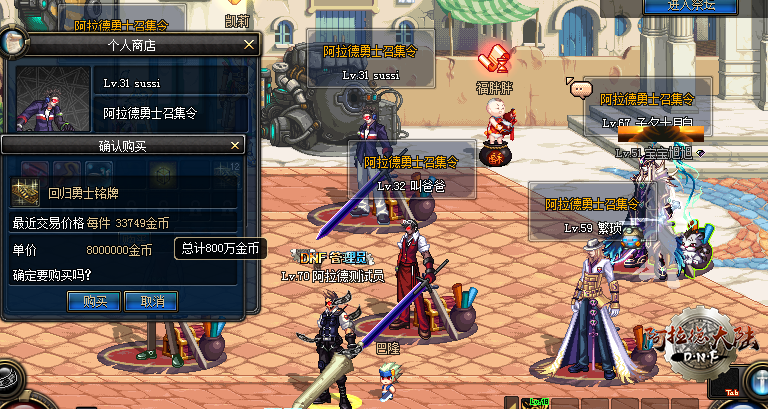Close the 确认购买 confirmation dialog
Image resolution: width=768 pixels, height=409 pixels.
tap(236, 145)
